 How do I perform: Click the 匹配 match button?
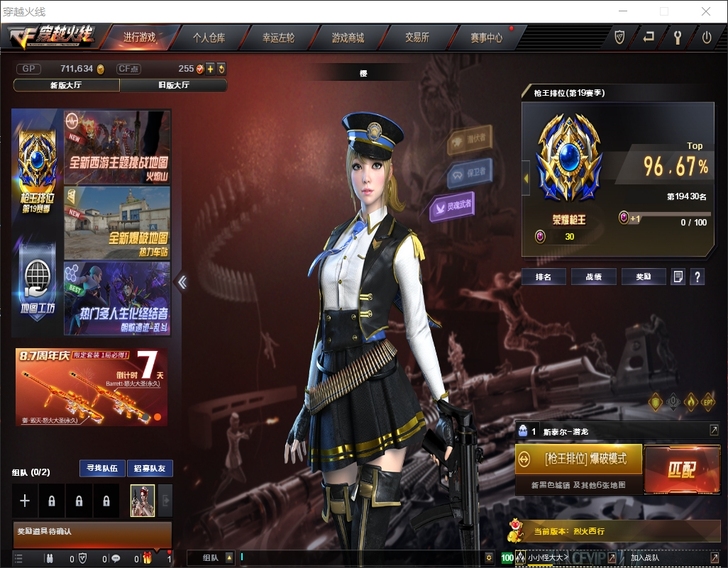click(x=683, y=470)
